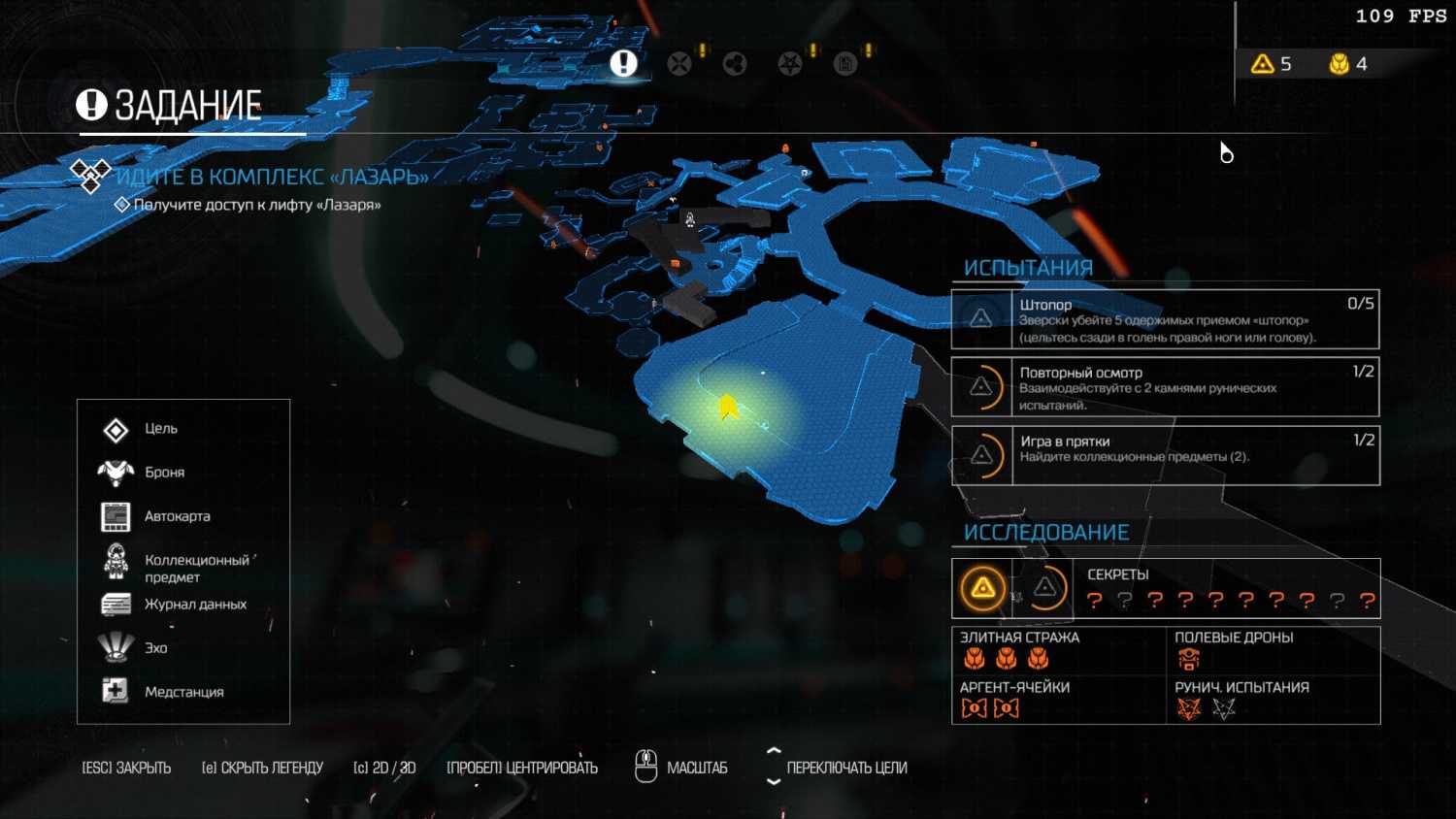Select the «Медстанция» legend entry

183,692
